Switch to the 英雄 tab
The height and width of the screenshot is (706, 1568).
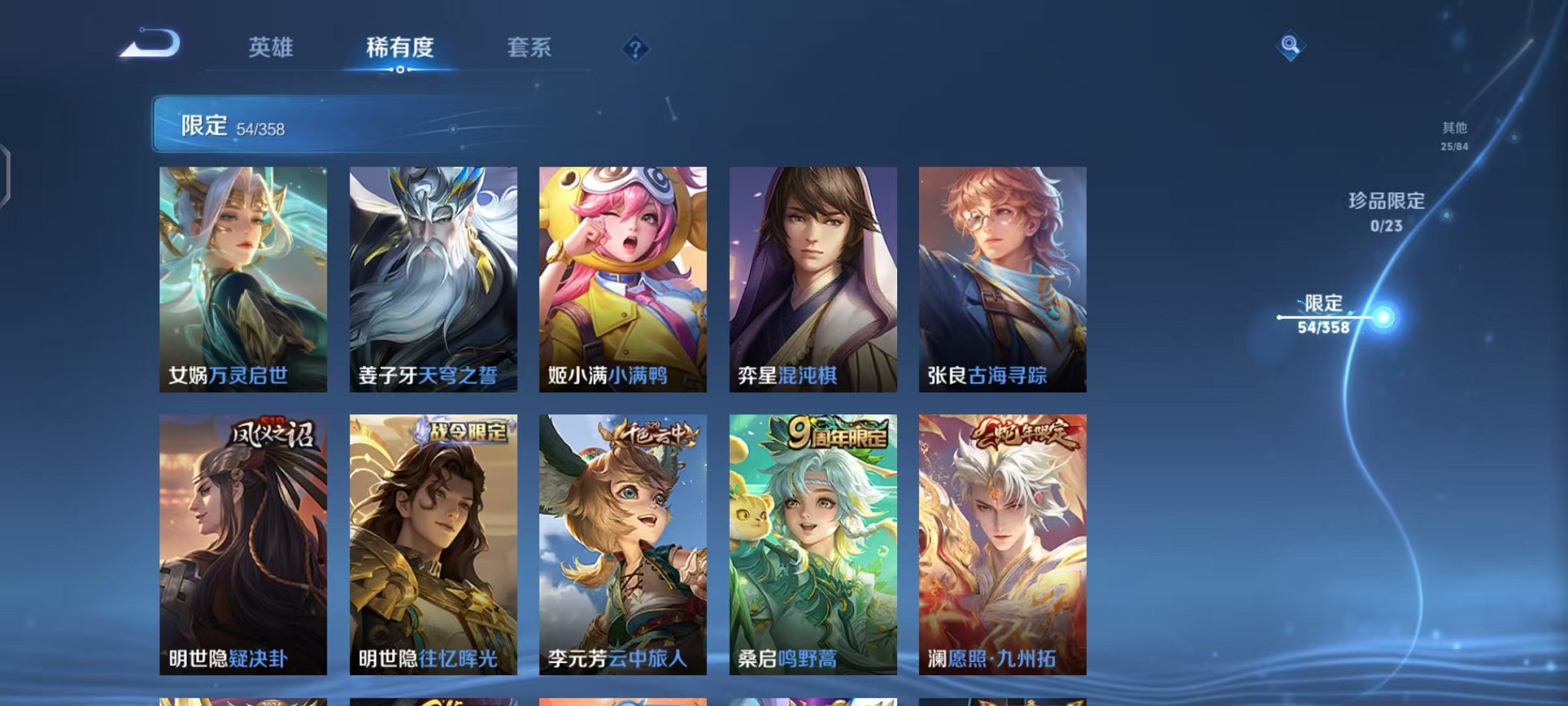point(271,46)
